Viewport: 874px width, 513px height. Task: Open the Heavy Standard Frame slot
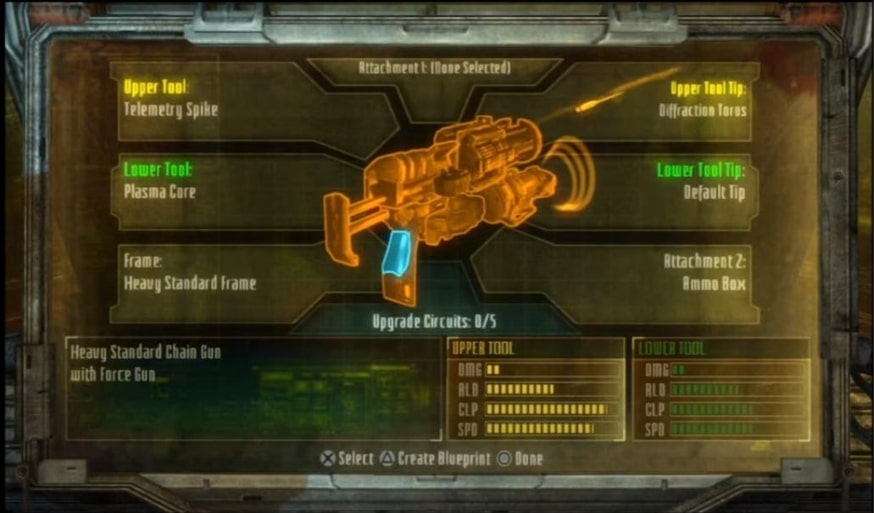pos(200,271)
